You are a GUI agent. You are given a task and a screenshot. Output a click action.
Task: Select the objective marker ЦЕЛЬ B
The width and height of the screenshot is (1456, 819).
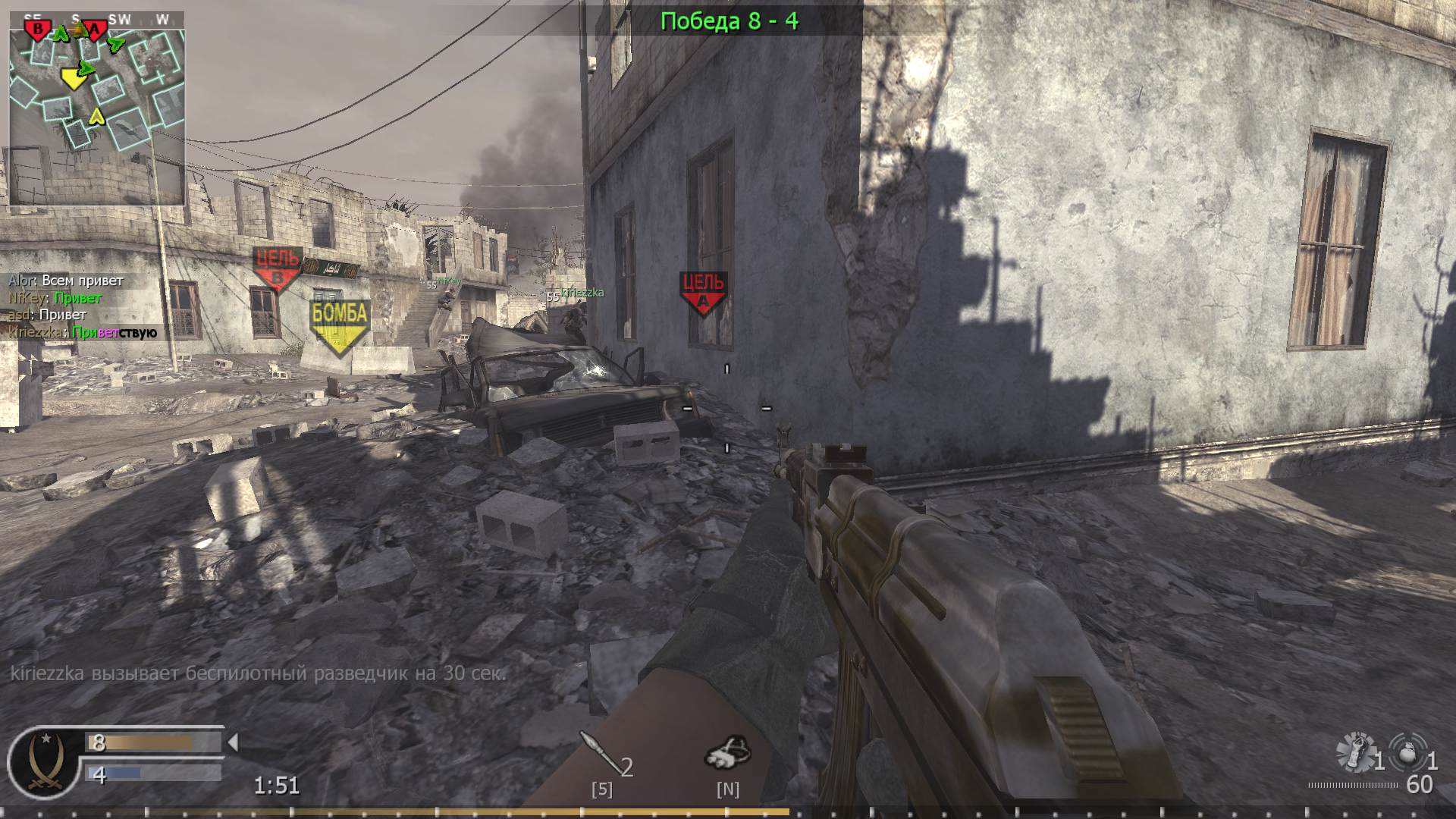[277, 265]
